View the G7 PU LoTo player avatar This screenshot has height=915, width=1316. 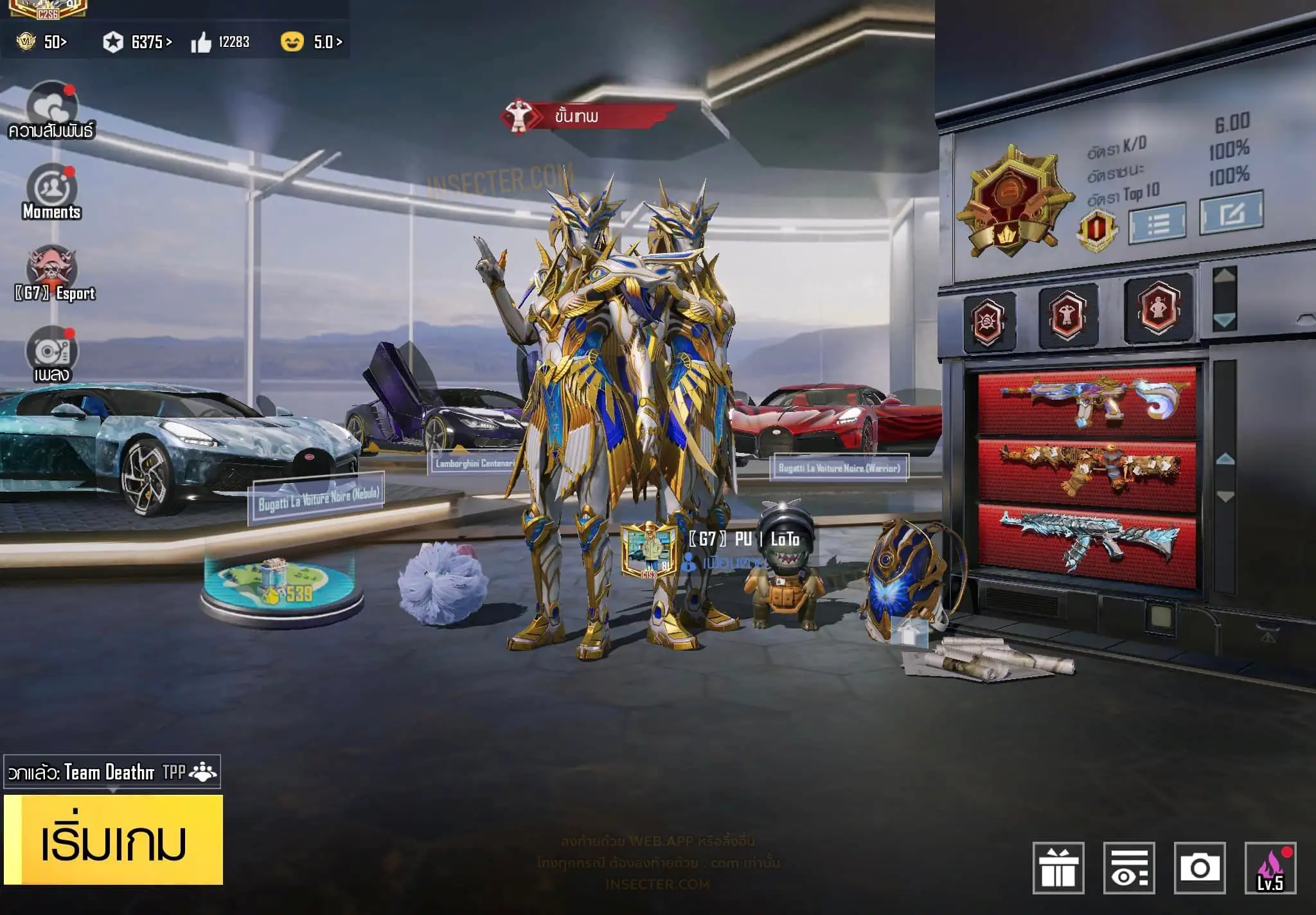coord(649,550)
